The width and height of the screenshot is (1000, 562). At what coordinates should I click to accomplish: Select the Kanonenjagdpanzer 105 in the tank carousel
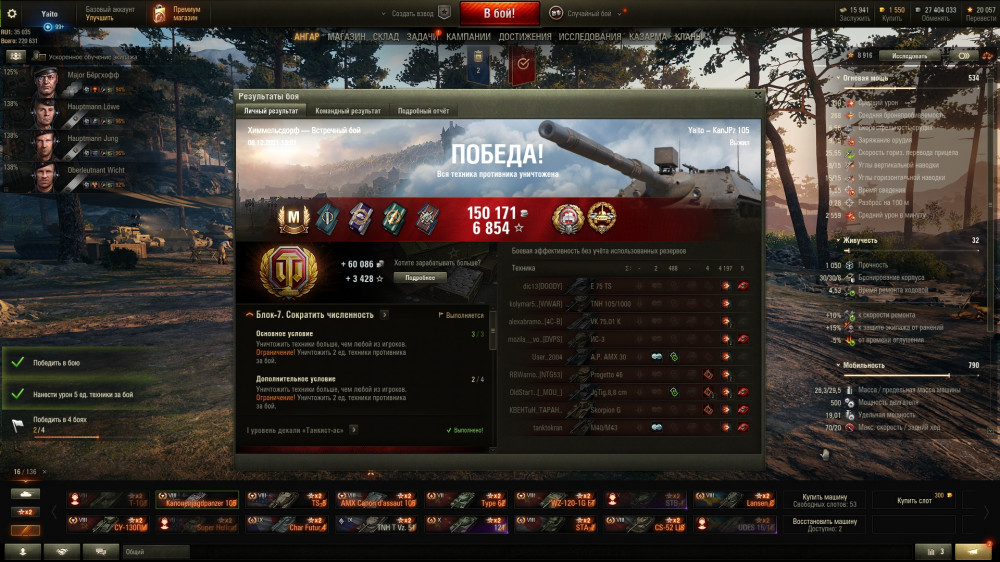click(x=195, y=500)
